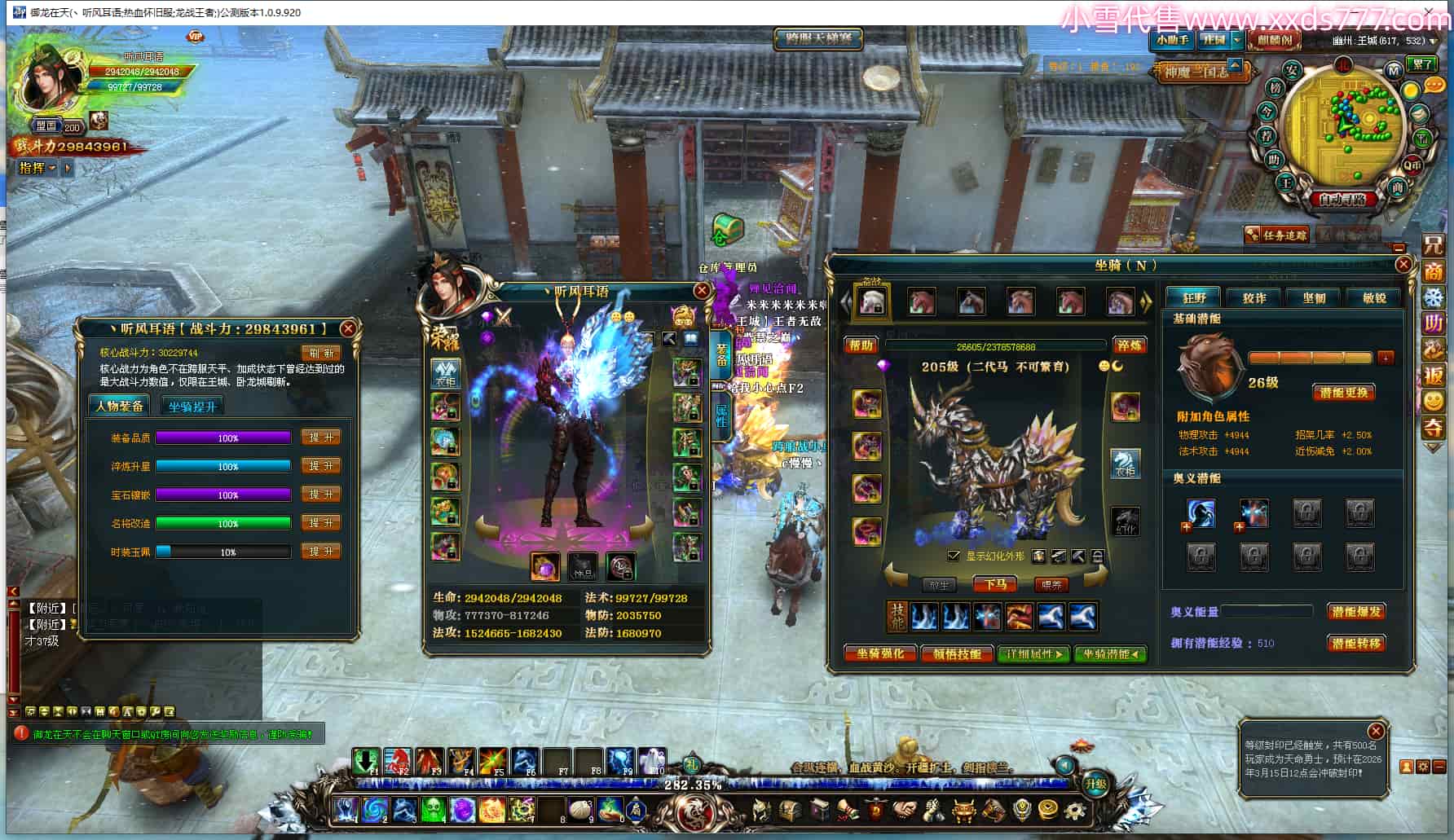Click the 潜能更换 button
Viewport: 1454px width, 840px height.
pos(1343,393)
